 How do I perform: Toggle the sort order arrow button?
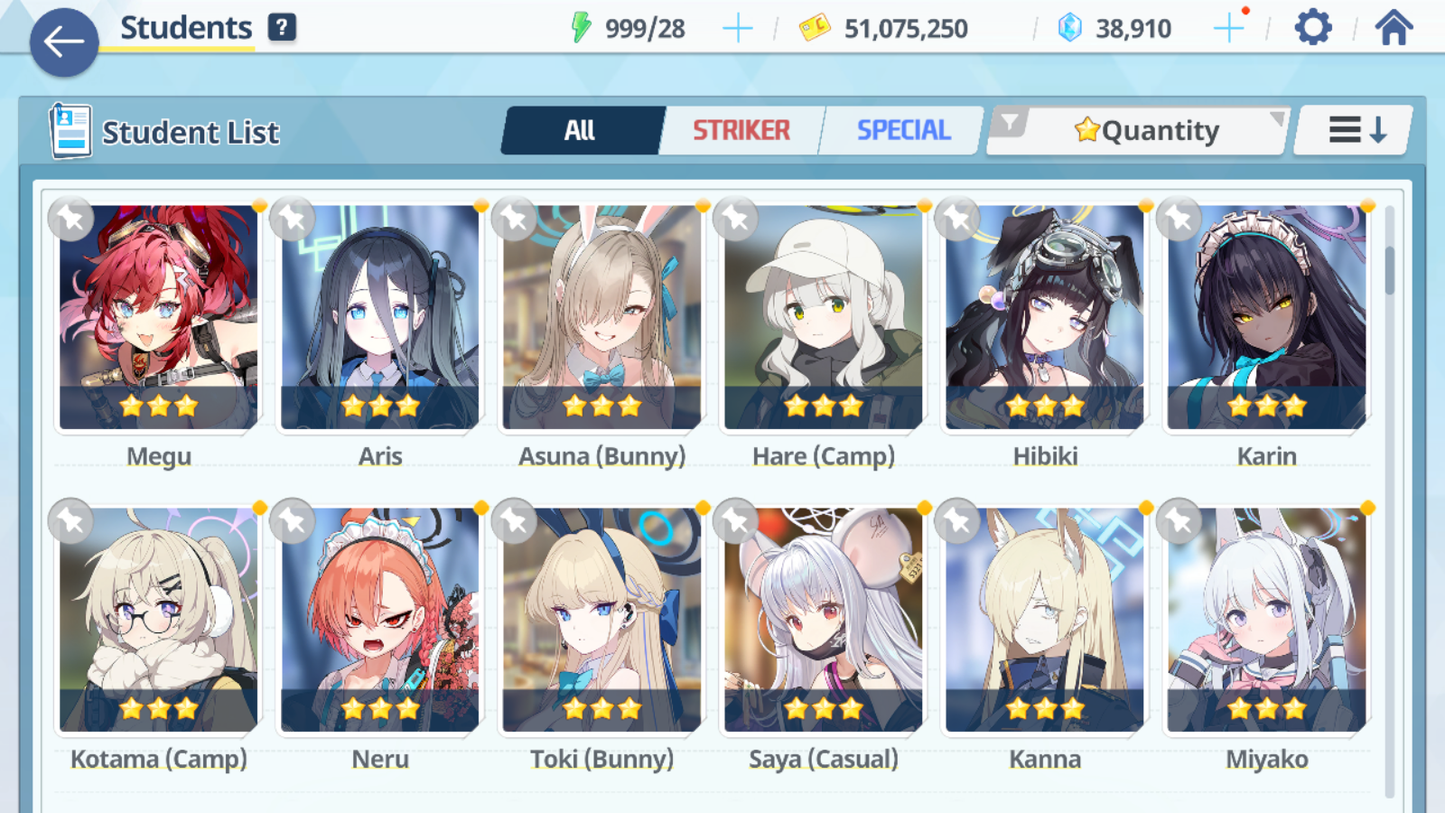pos(1355,130)
